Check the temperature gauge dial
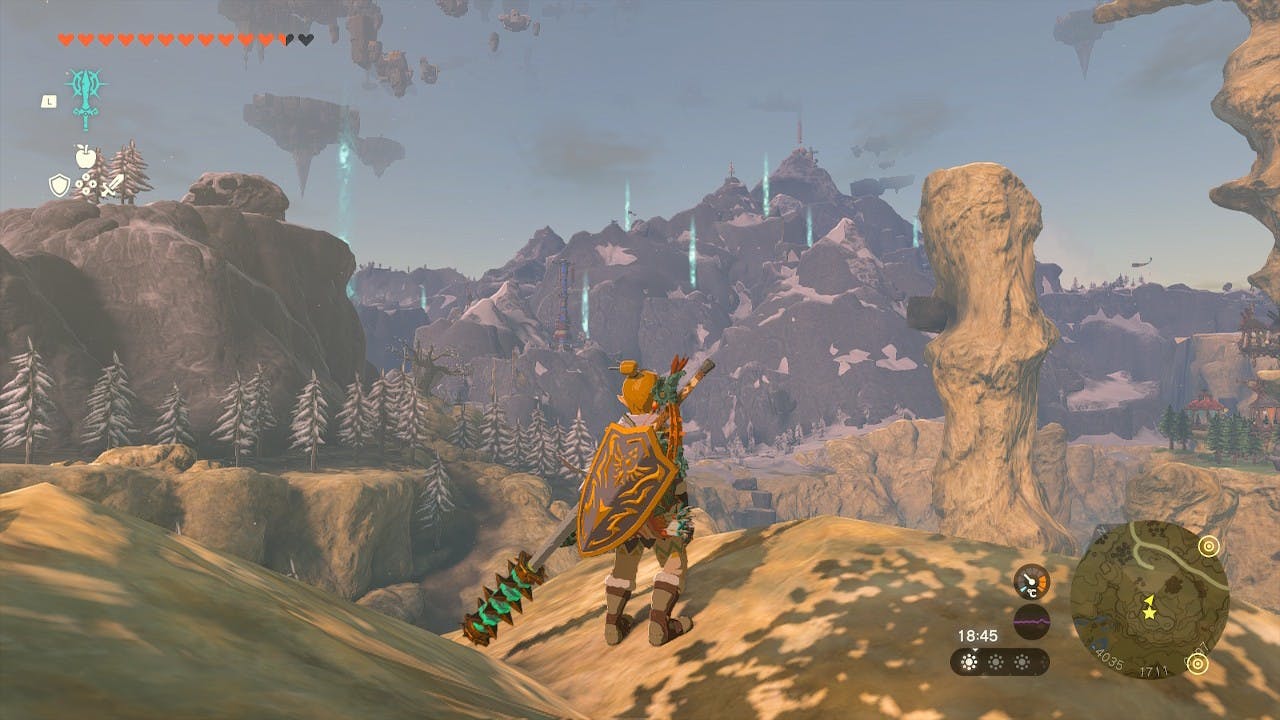The width and height of the screenshot is (1280, 720). (x=1031, y=582)
